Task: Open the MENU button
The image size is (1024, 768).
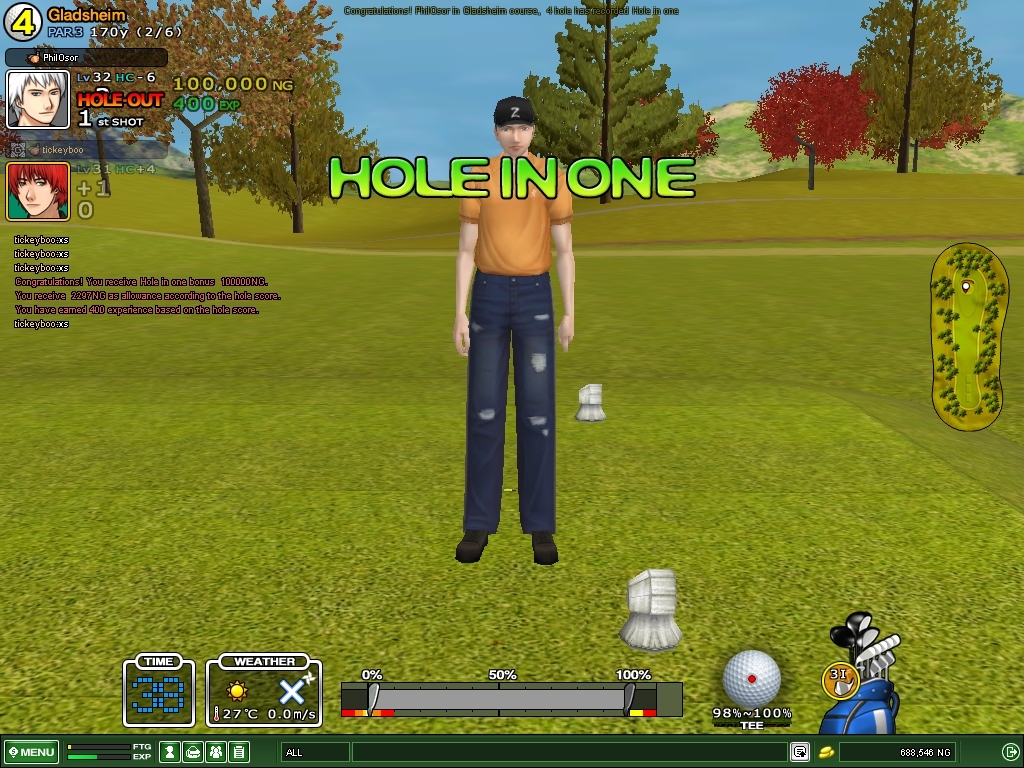Action: coord(31,752)
